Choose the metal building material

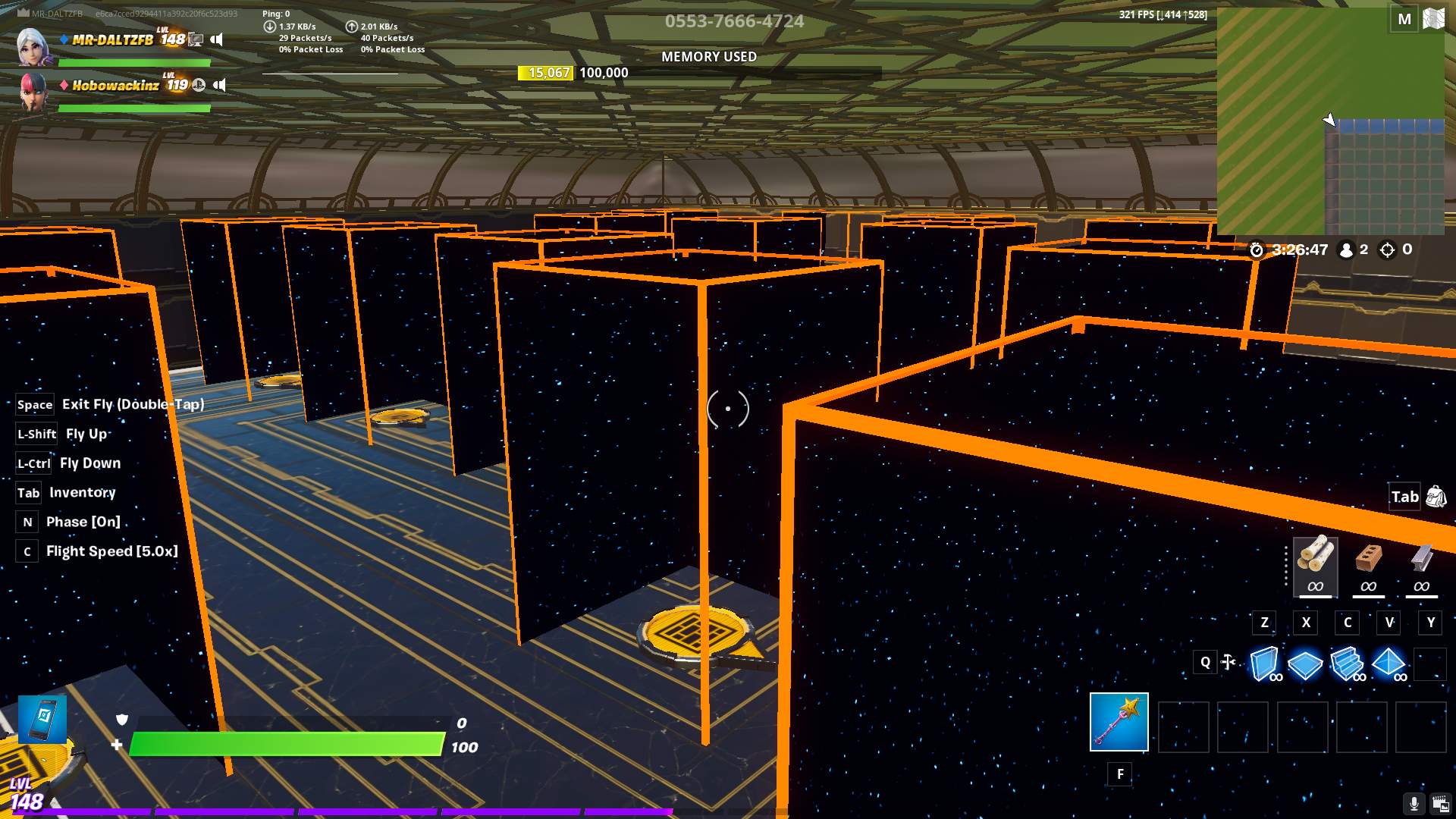click(1421, 565)
